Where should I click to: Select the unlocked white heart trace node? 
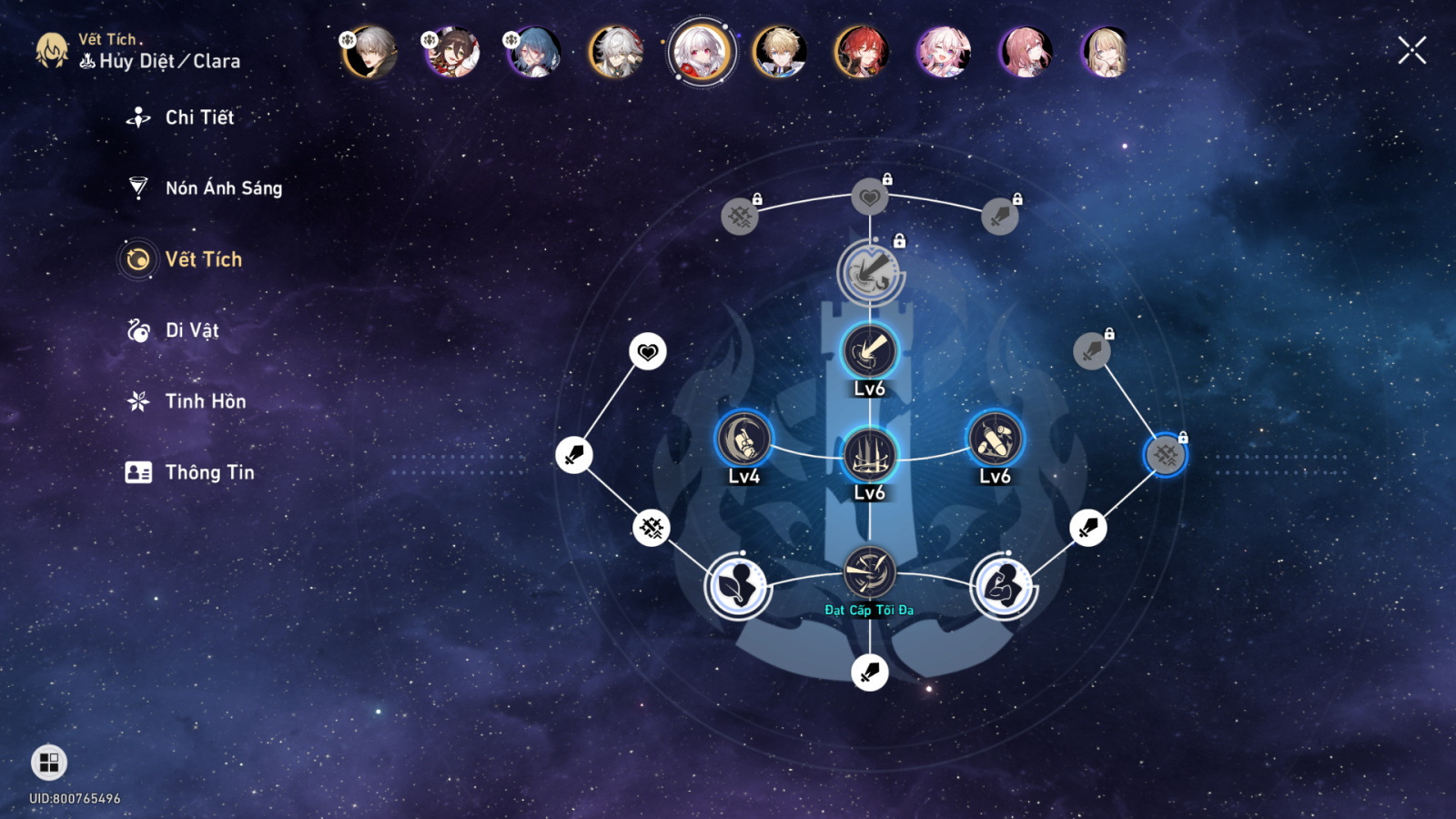(648, 351)
